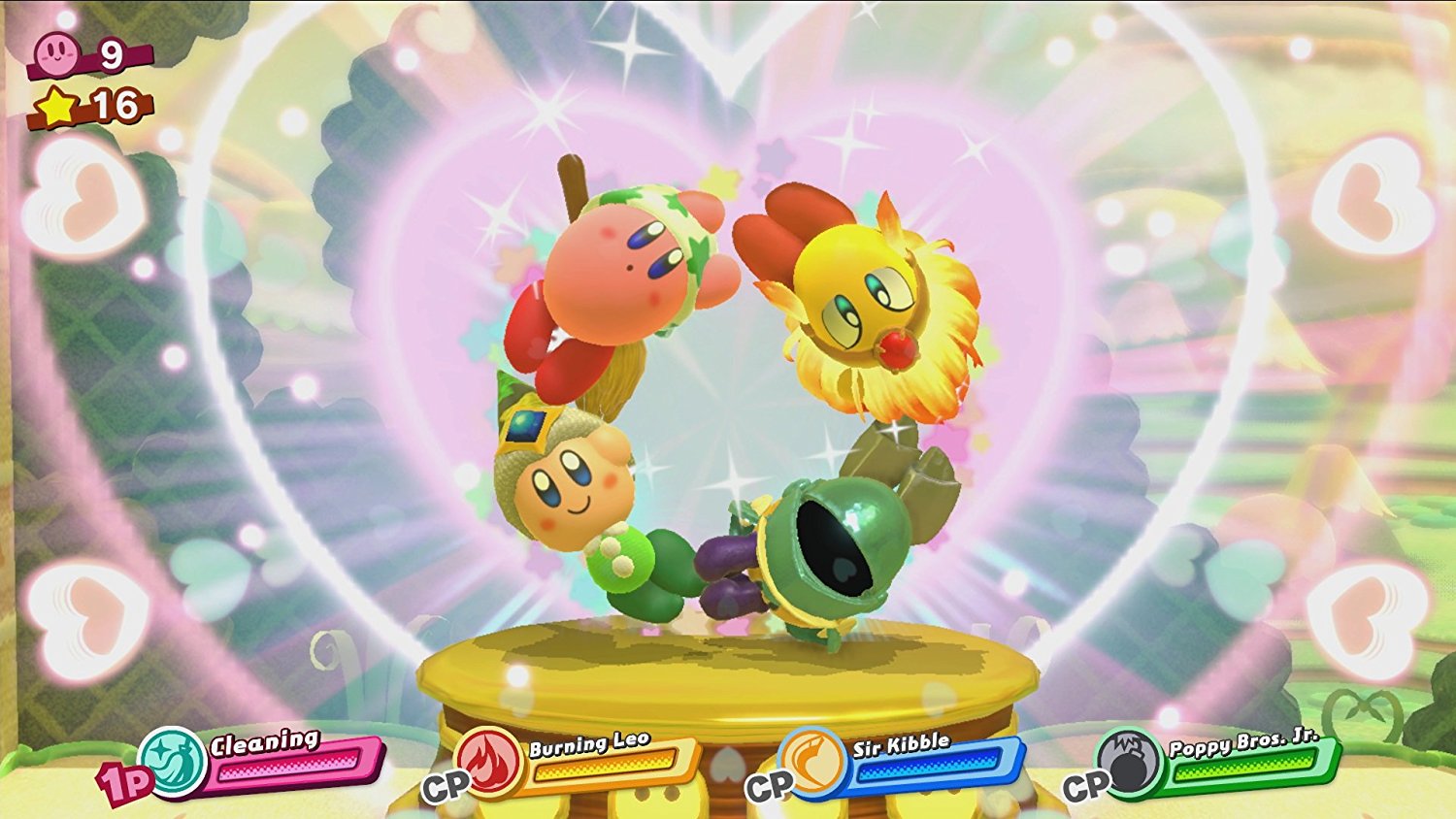Viewport: 1456px width, 819px height.
Task: Click the star count showing 16
Action: point(114,105)
